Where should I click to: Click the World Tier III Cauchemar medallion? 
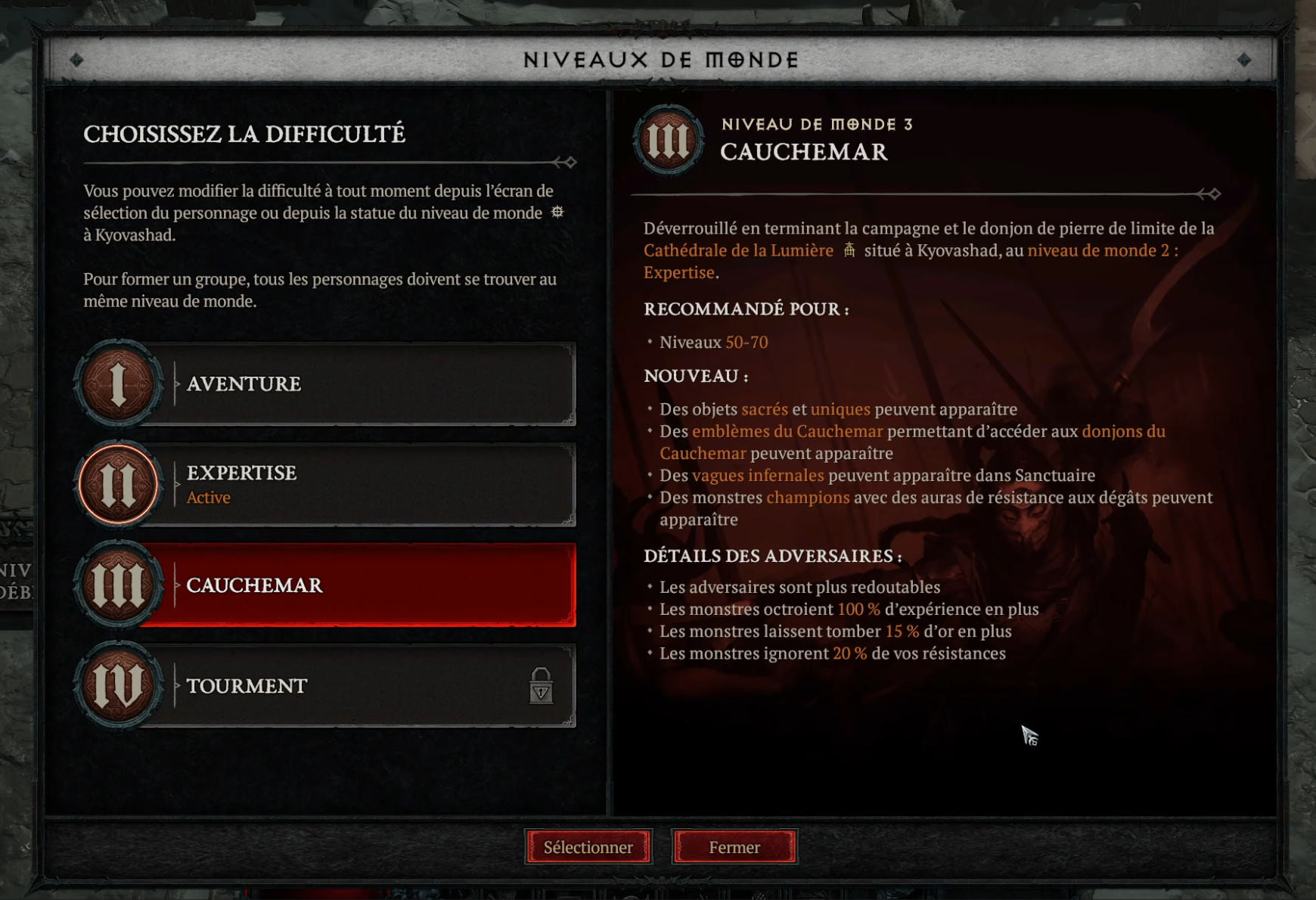tap(119, 585)
